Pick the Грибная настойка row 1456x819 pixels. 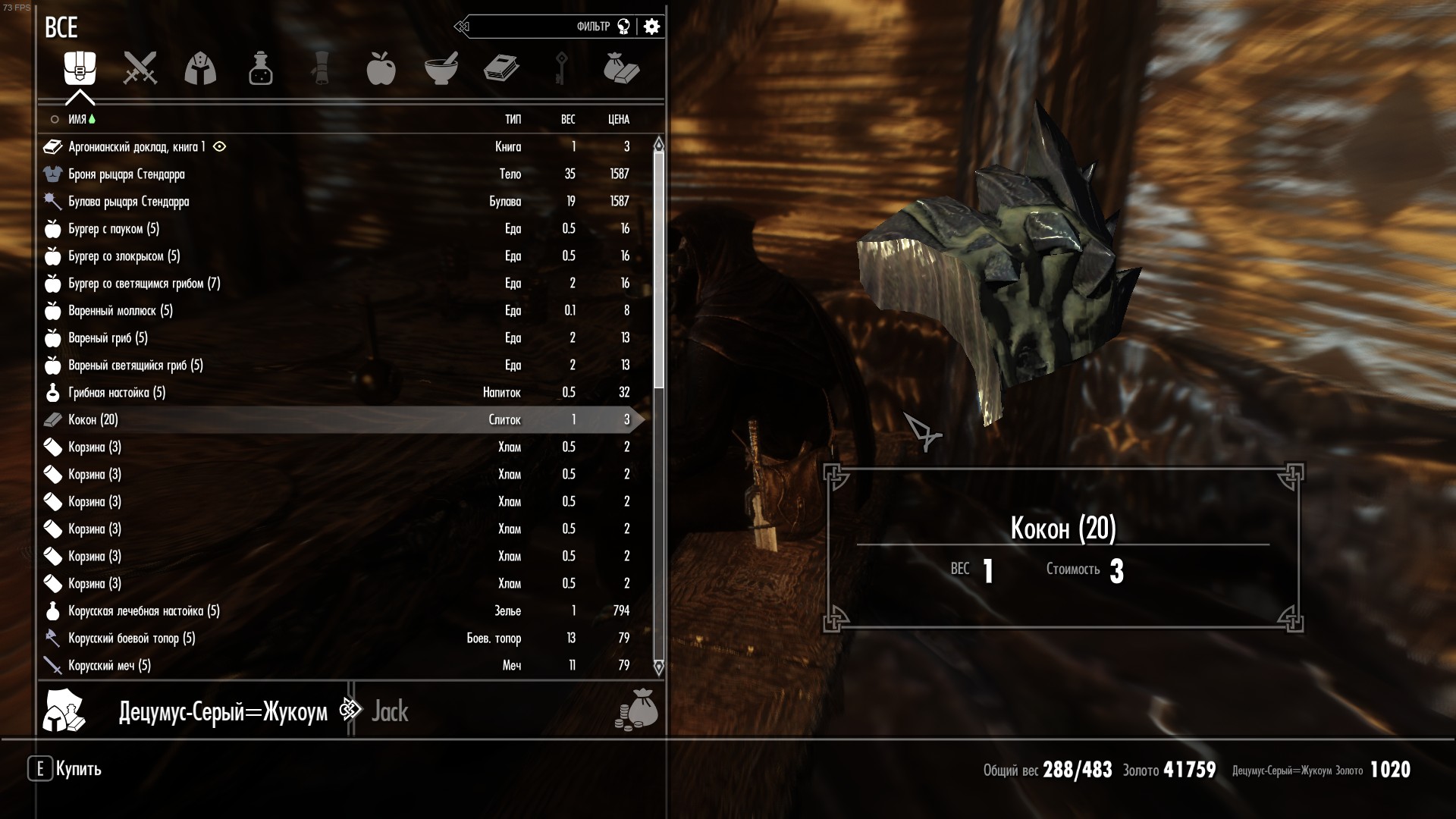coord(117,393)
